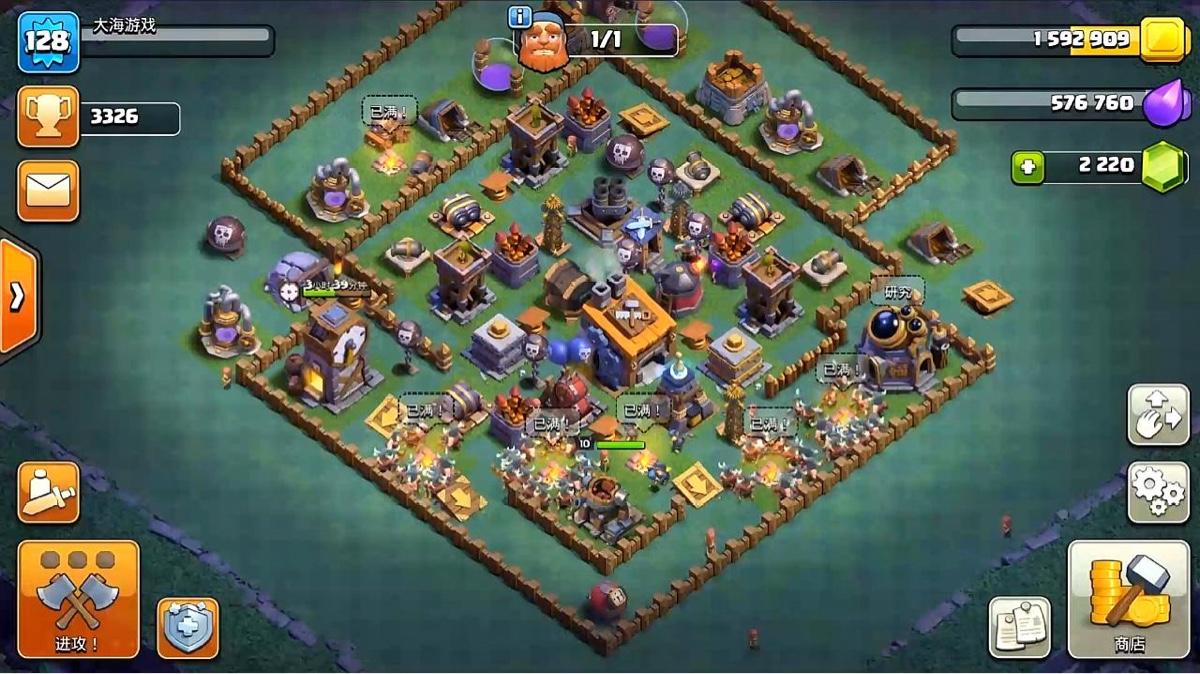1200x674 pixels.
Task: Open the player profile sword icon
Action: (48, 492)
